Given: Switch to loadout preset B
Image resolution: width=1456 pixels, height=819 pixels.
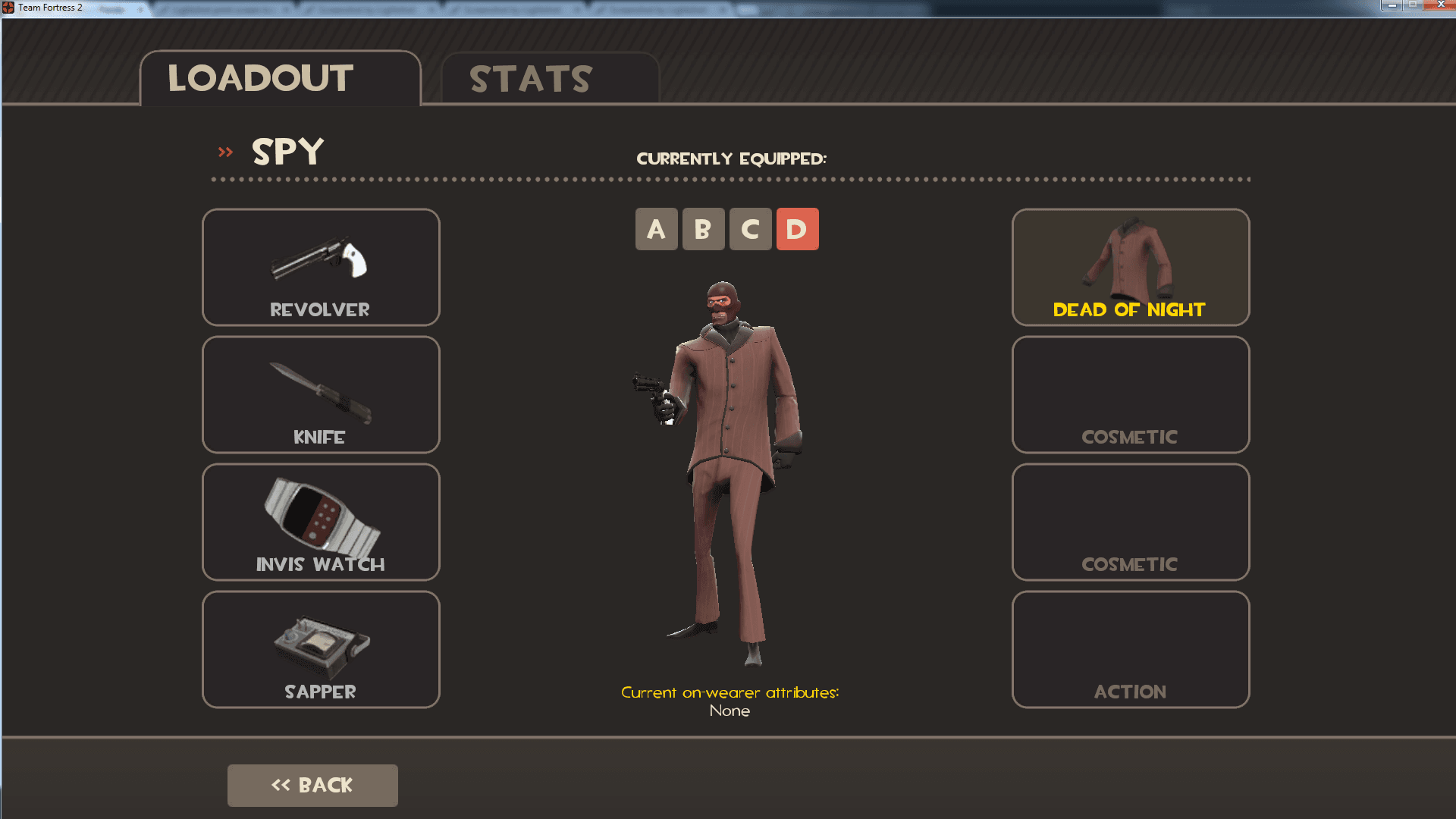Looking at the screenshot, I should pyautogui.click(x=703, y=228).
